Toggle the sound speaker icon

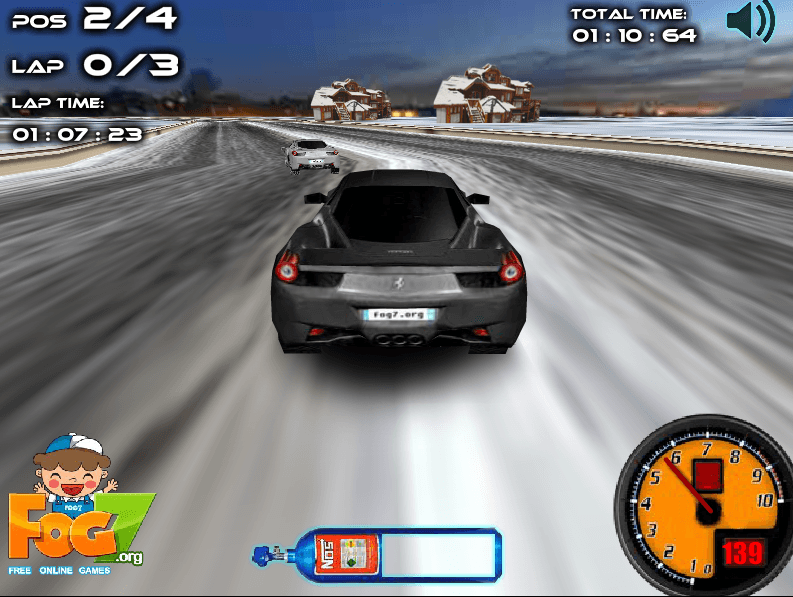pyautogui.click(x=749, y=22)
